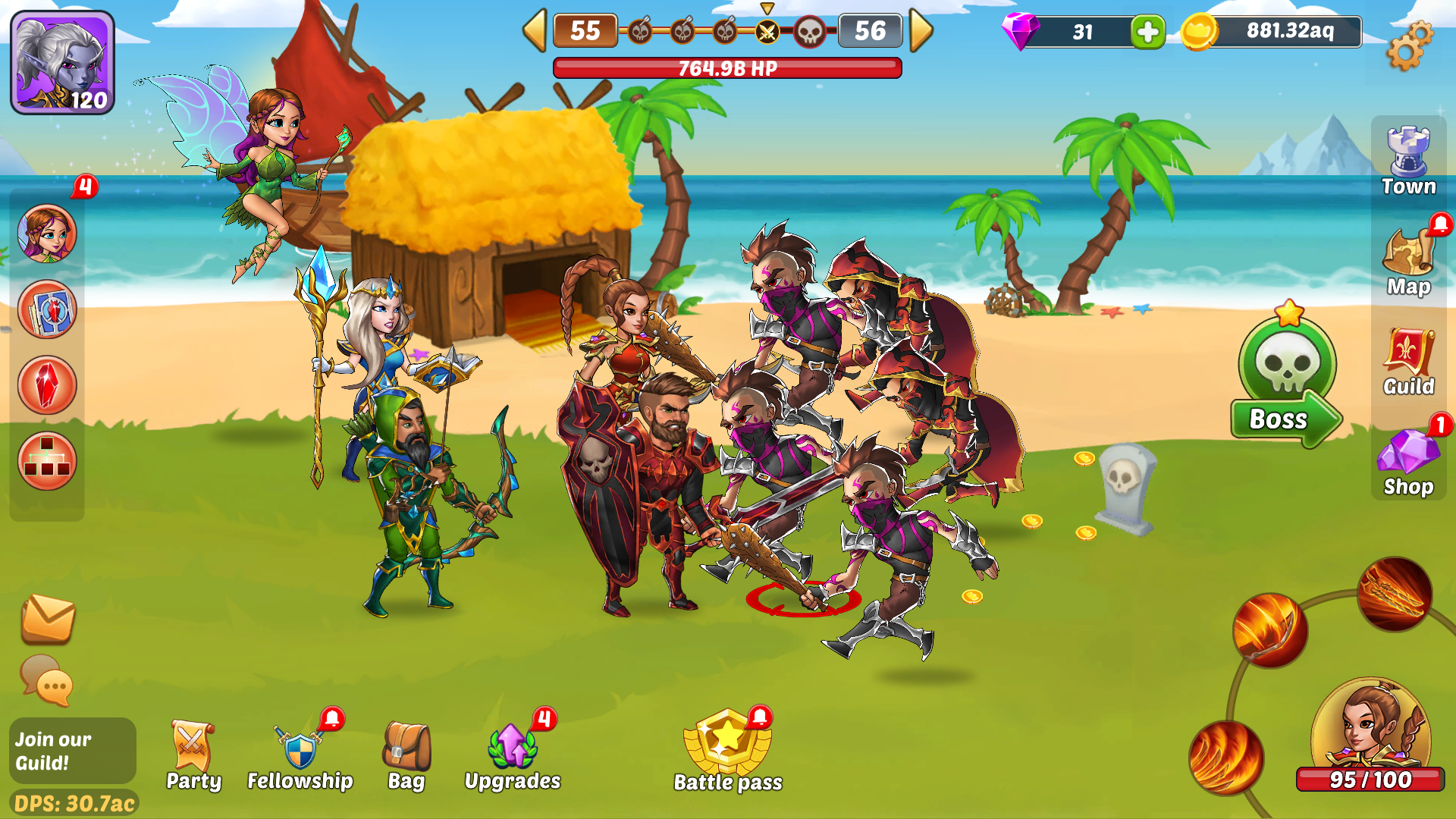The width and height of the screenshot is (1456, 819).
Task: Open the Guild menu
Action: tap(1408, 362)
